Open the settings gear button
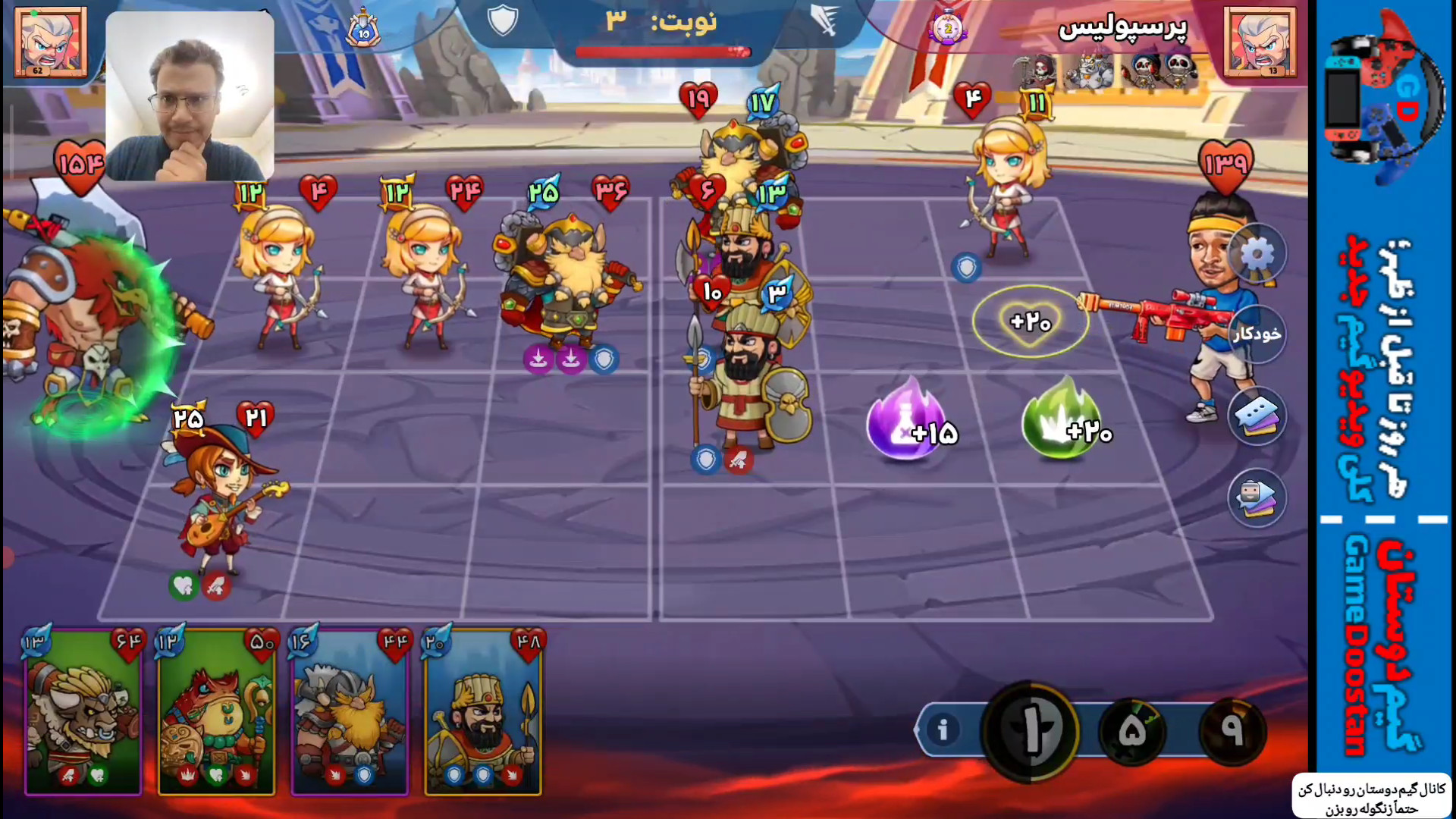 click(1257, 254)
